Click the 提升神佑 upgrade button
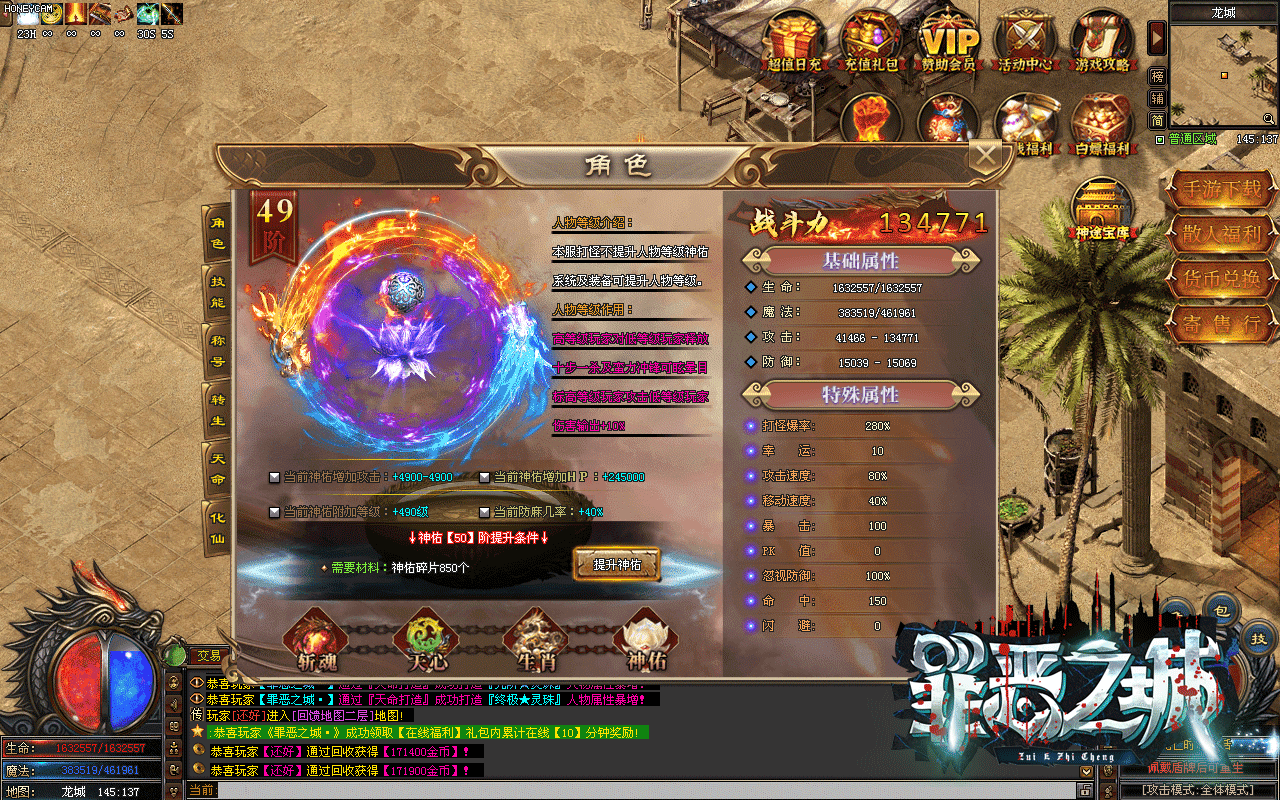 [617, 564]
